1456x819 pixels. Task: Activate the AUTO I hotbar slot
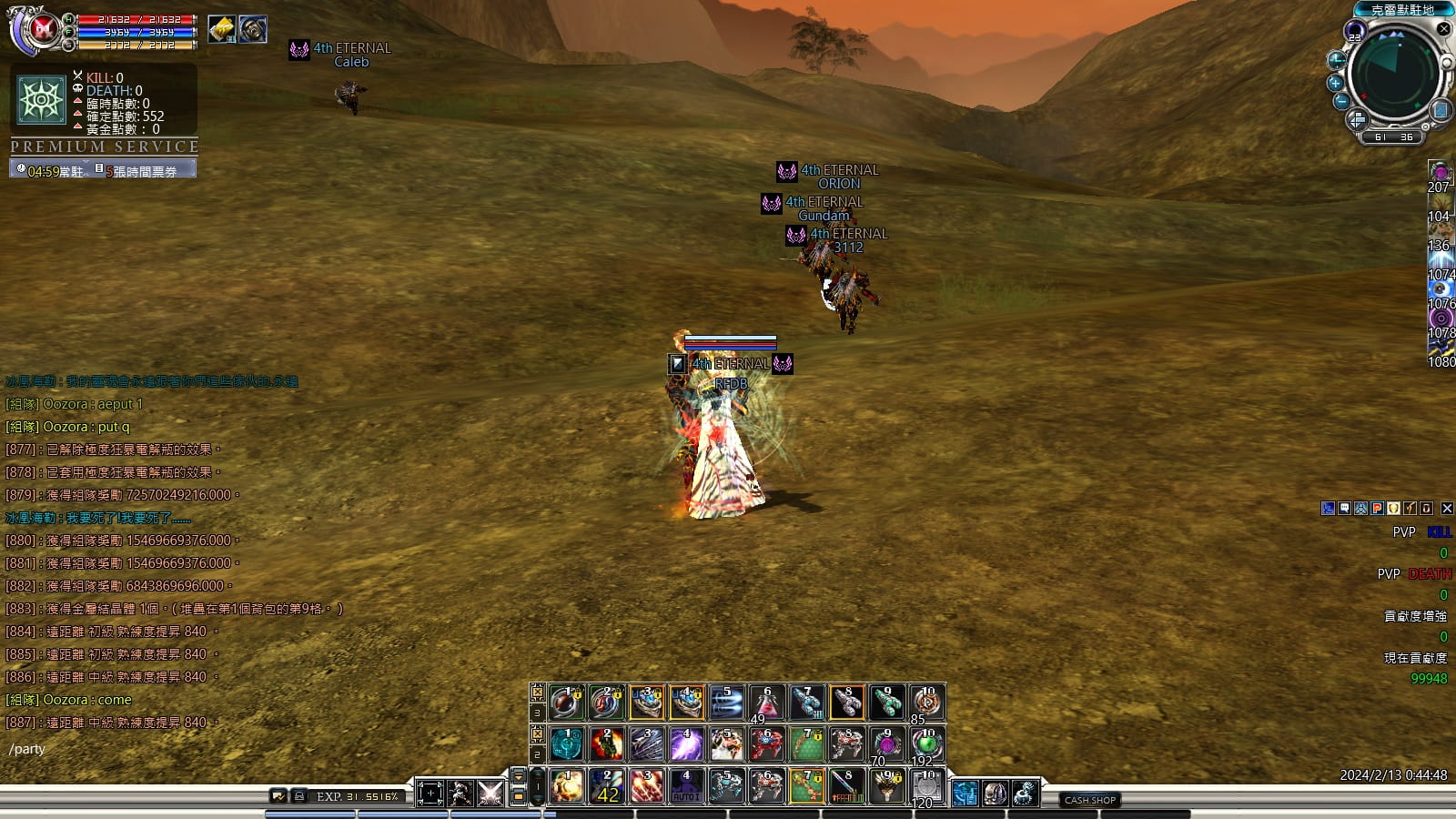[685, 786]
